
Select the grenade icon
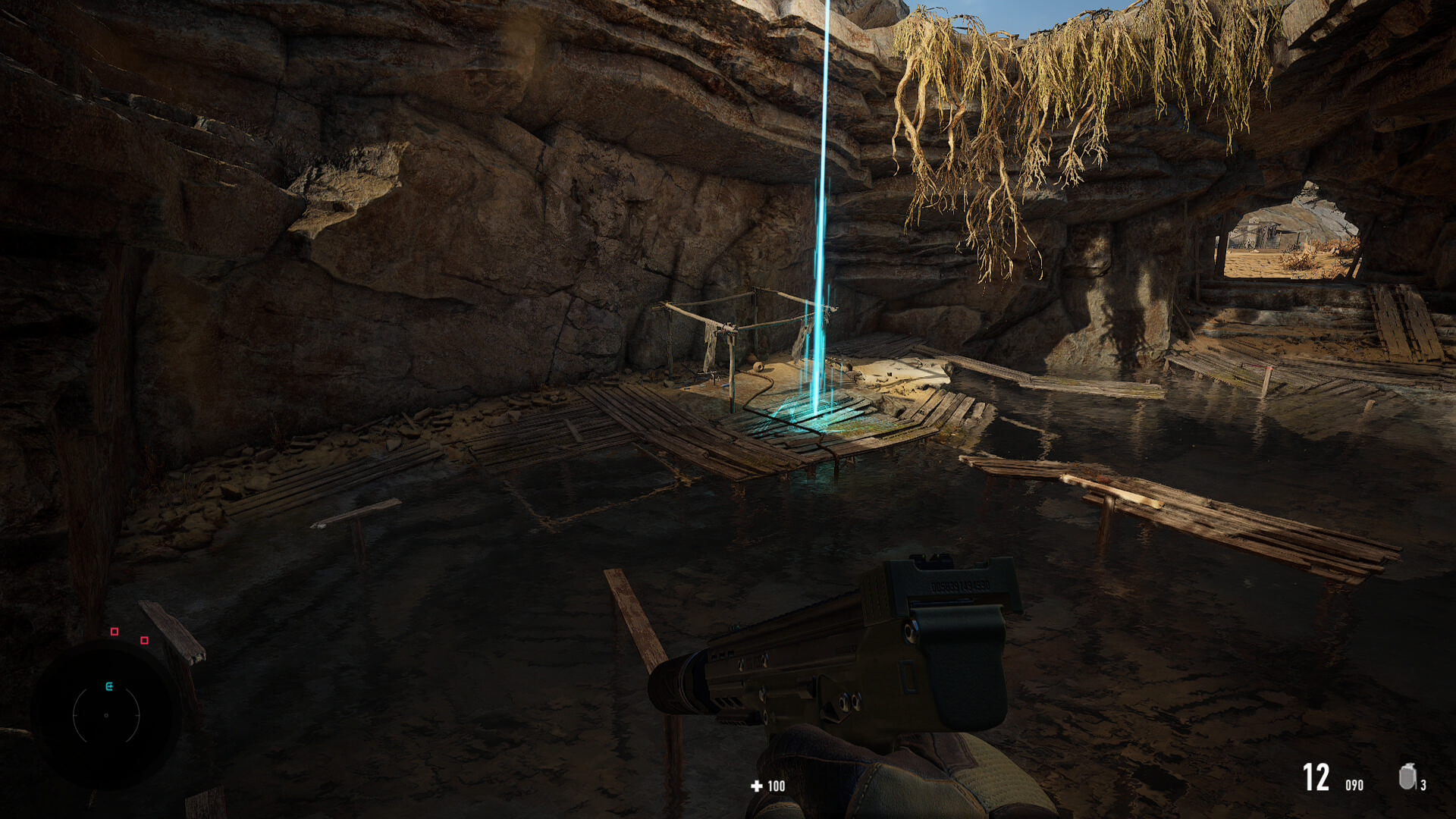click(x=1407, y=777)
